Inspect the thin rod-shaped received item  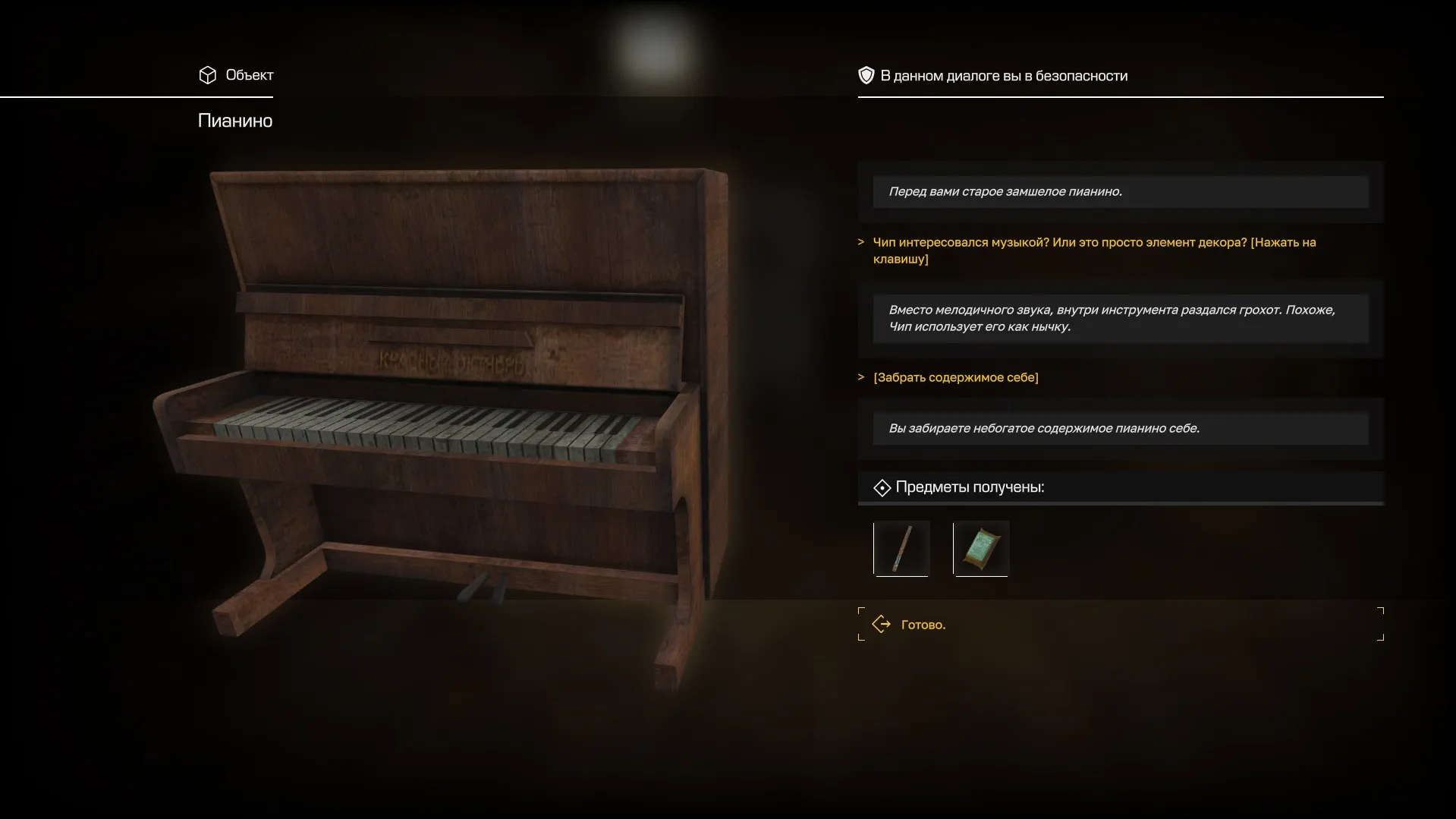coord(901,549)
